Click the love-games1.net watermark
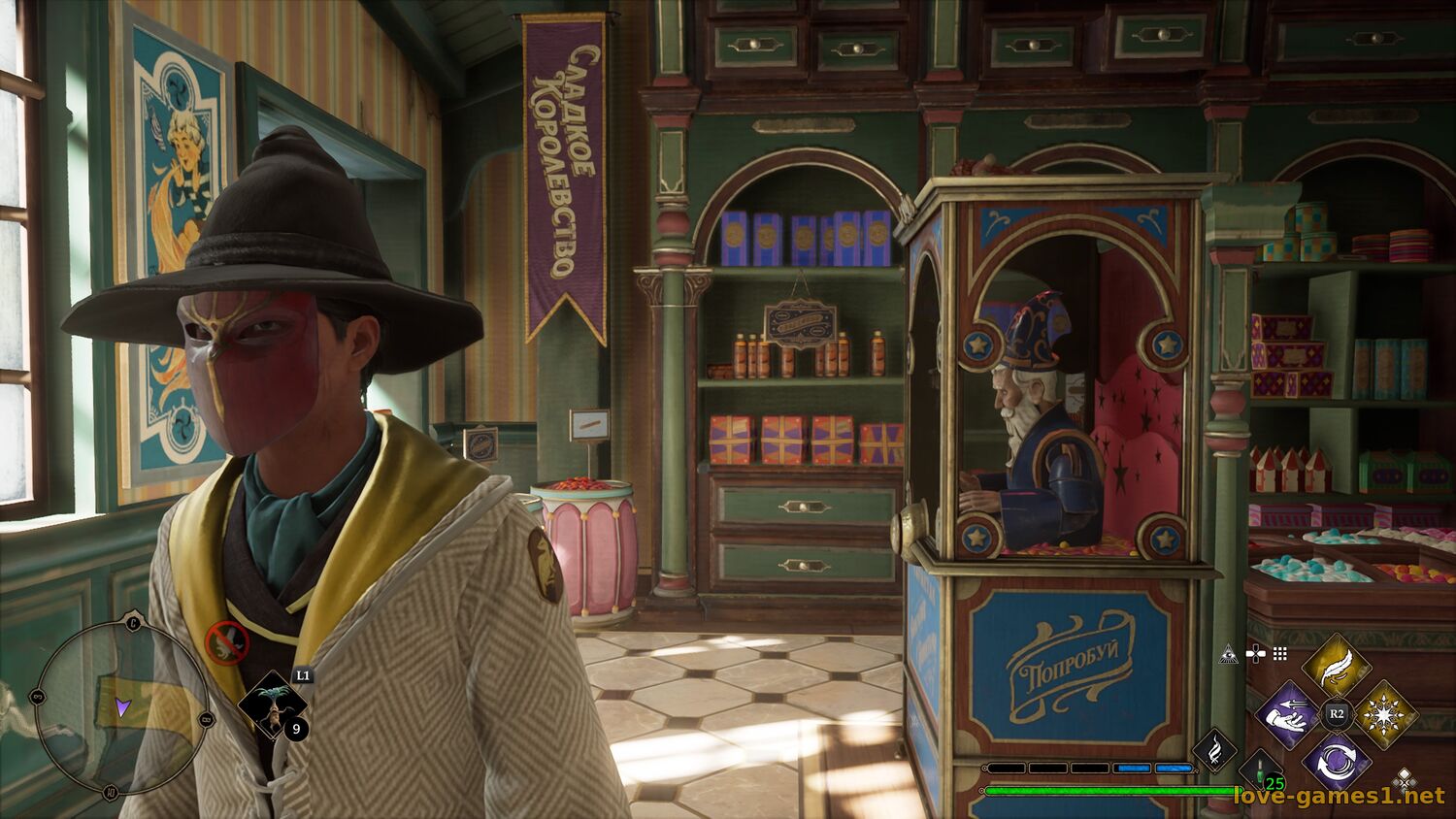The image size is (1456, 819). [x=1339, y=797]
